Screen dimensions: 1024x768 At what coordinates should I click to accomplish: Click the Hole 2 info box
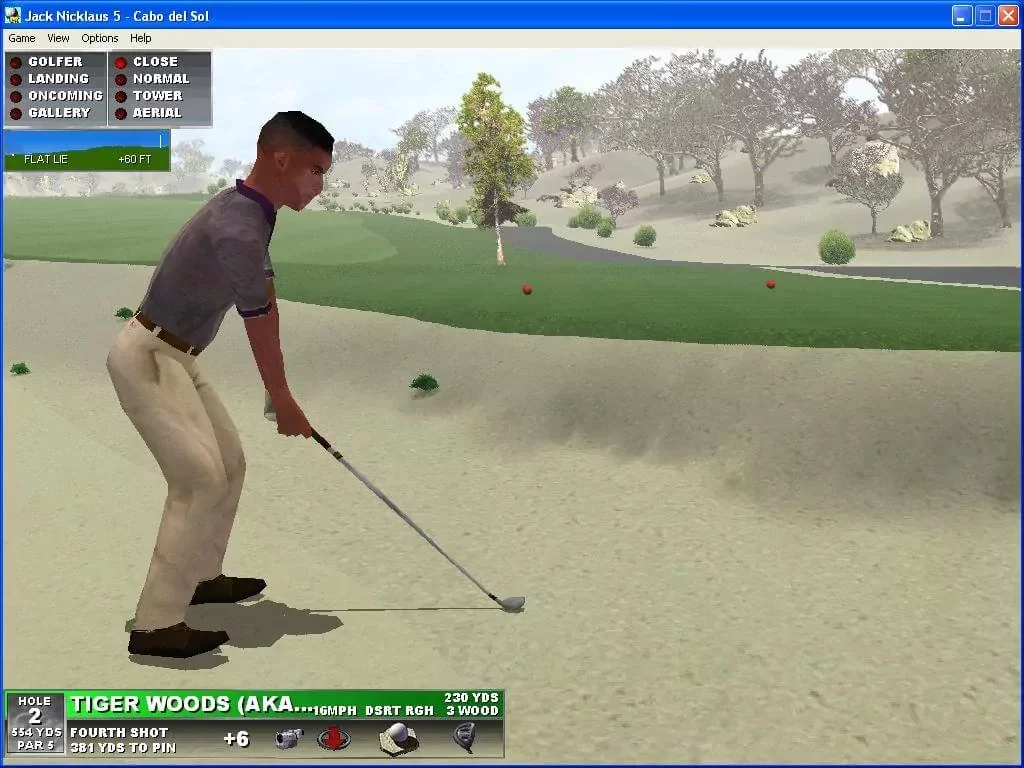point(35,723)
